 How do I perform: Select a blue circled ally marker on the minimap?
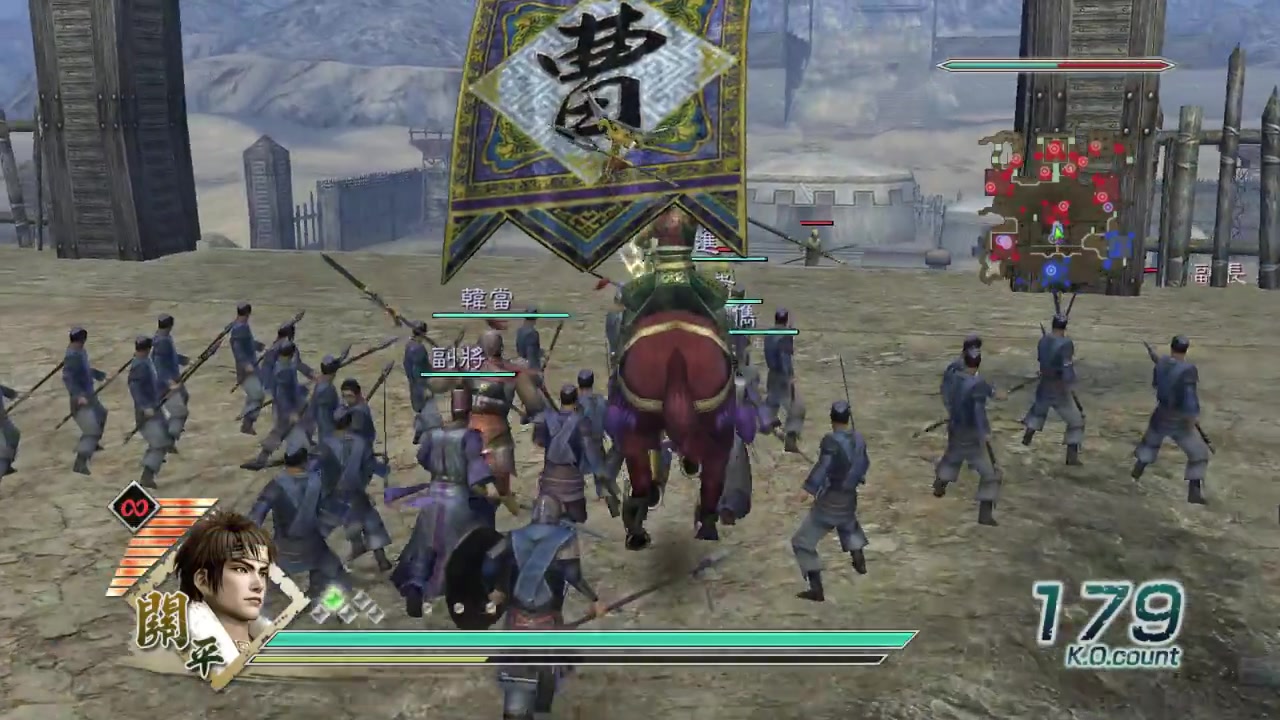tap(1051, 270)
